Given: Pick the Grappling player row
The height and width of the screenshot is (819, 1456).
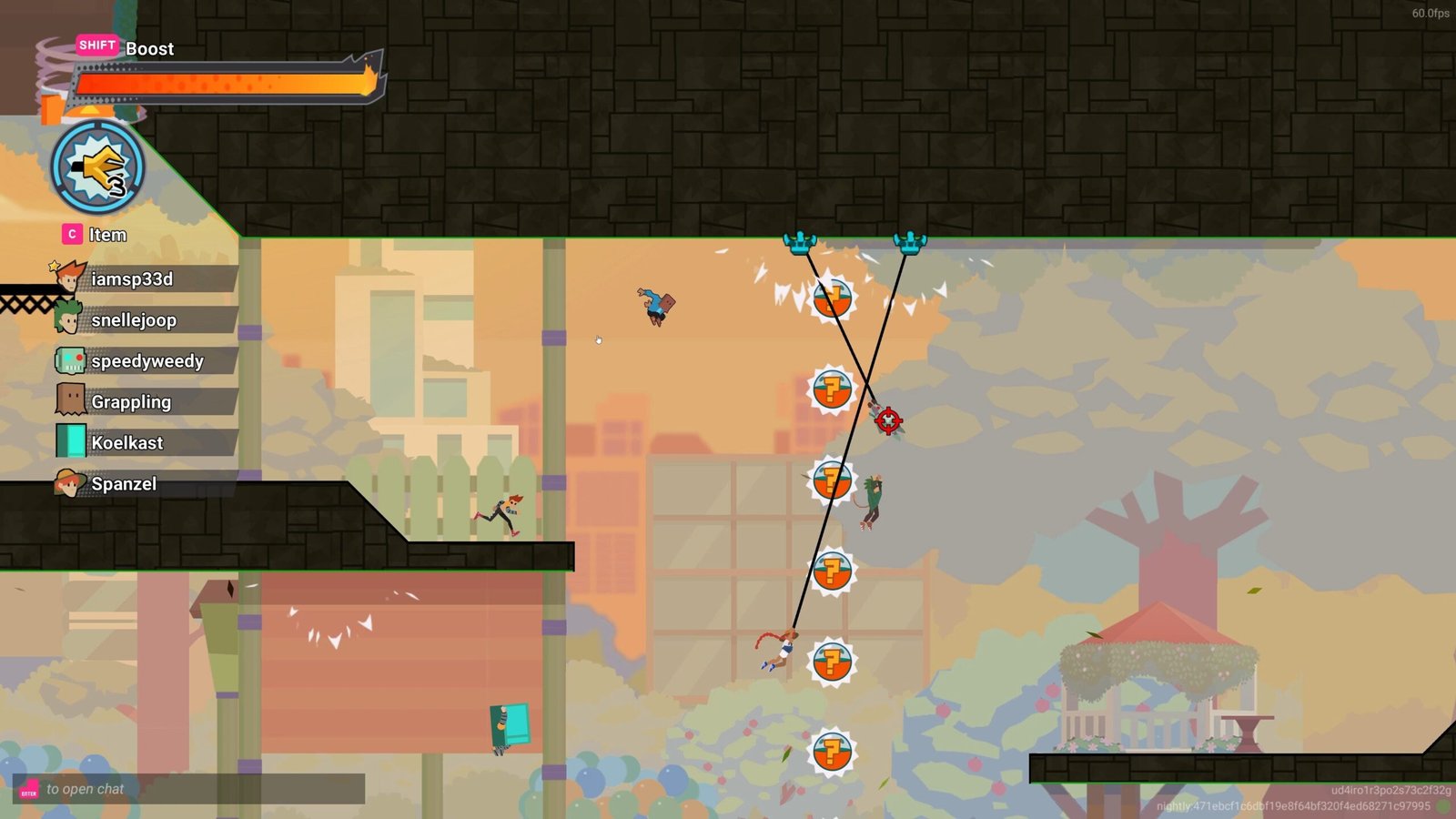Looking at the screenshot, I should 146,402.
